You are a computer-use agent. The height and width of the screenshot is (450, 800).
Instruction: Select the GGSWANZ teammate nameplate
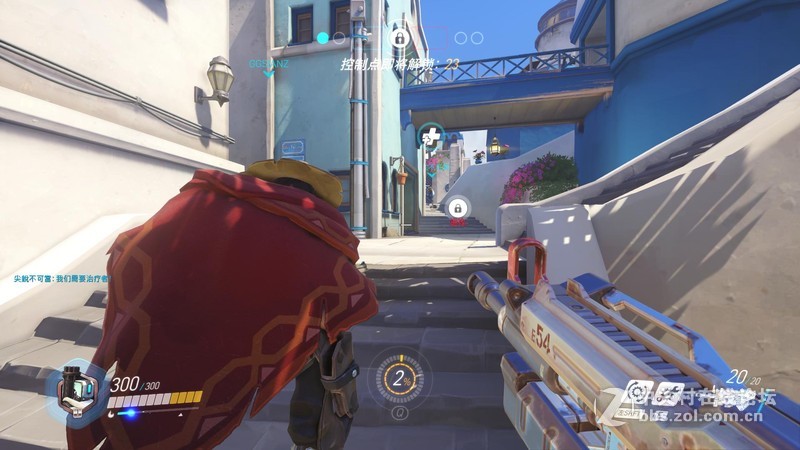(268, 63)
